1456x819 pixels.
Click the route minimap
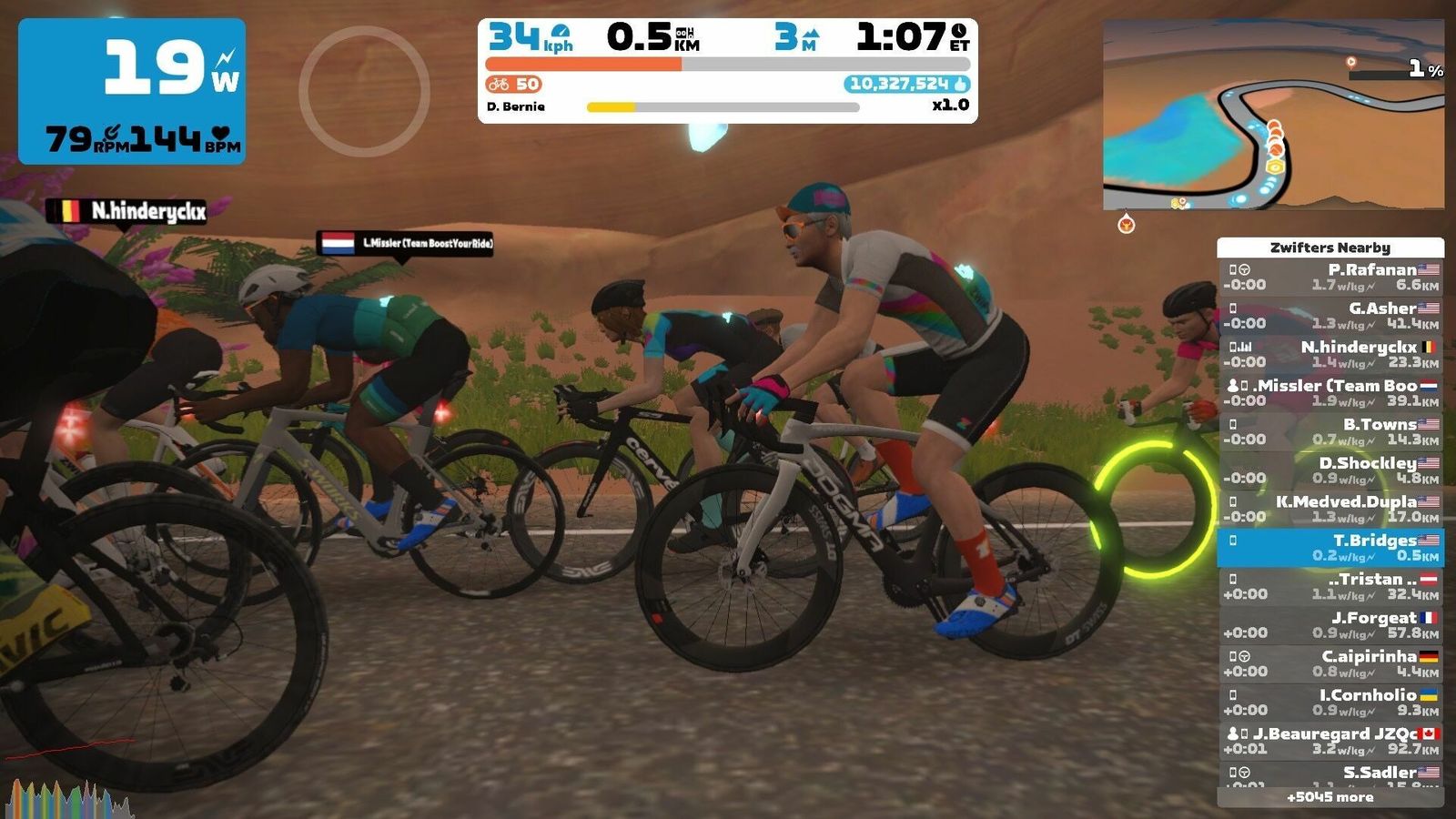1273,116
